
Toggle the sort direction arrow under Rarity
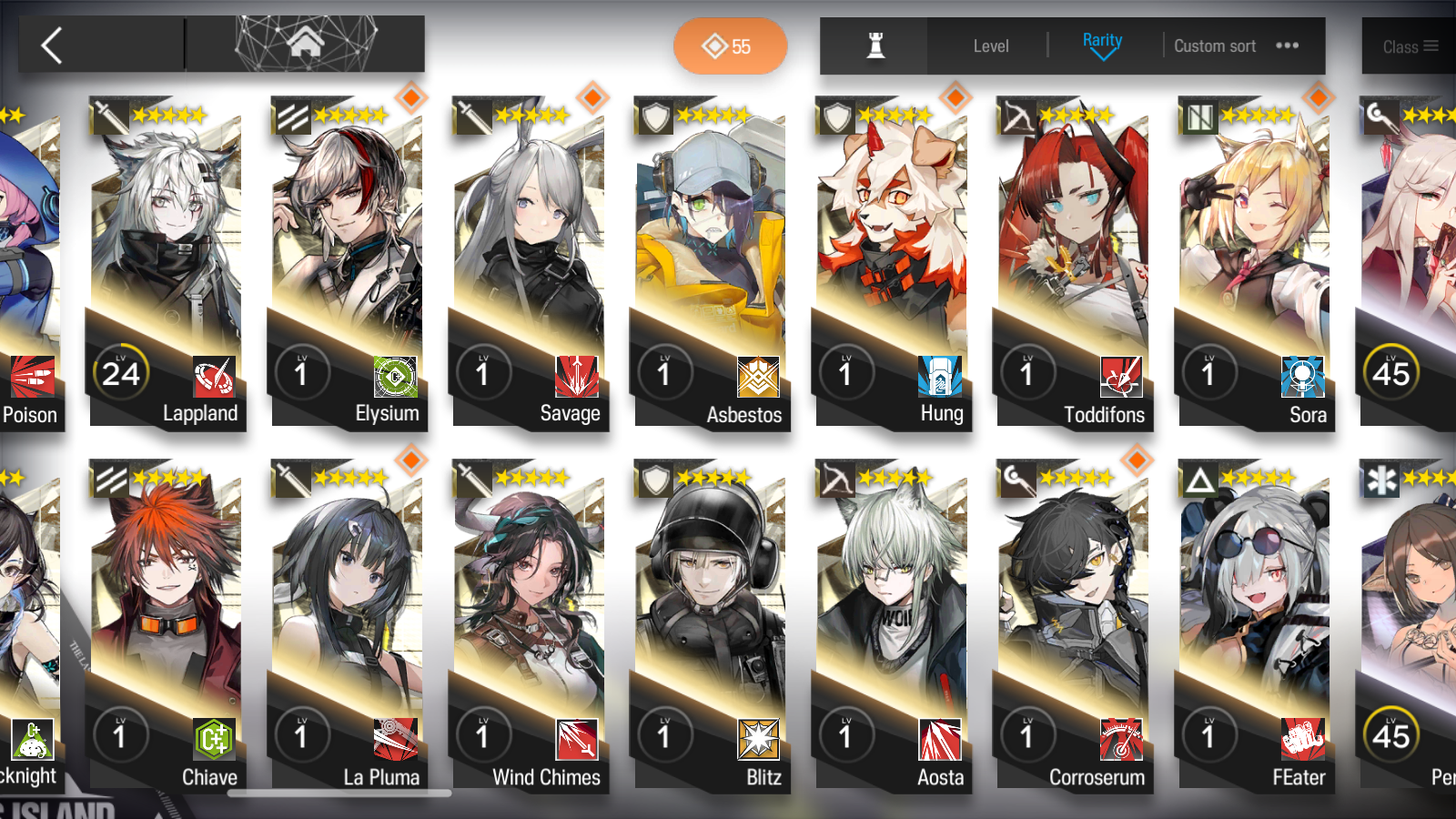1102,55
